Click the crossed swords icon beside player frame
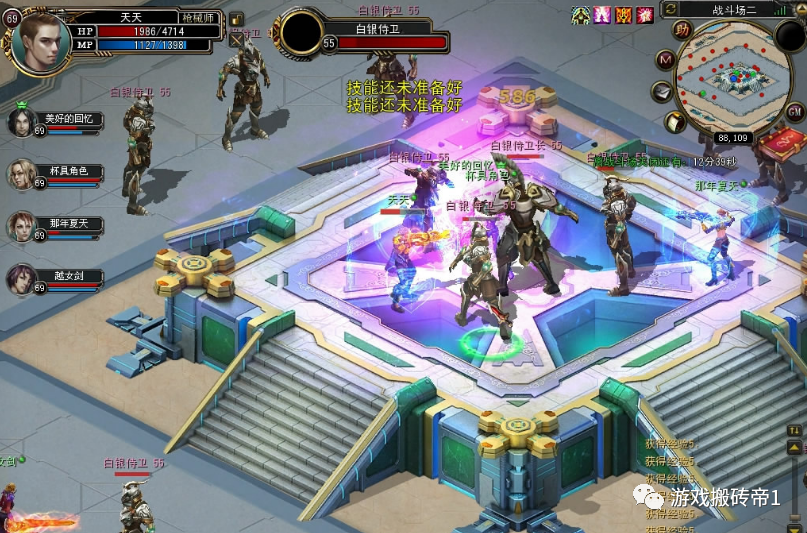Image resolution: width=807 pixels, height=533 pixels. (x=237, y=40)
